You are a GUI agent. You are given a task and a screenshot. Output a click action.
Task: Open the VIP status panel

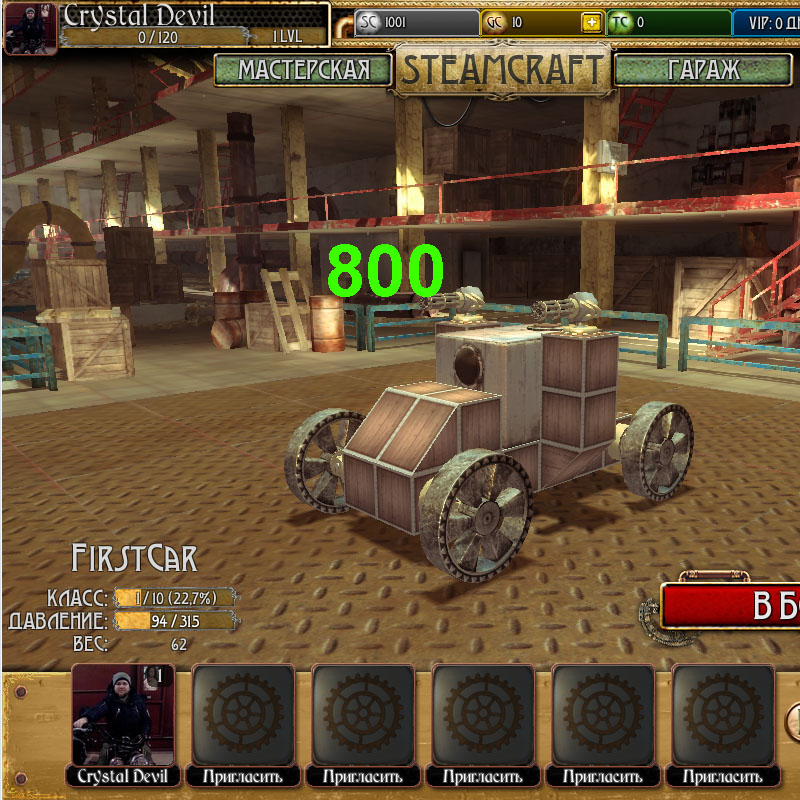(x=766, y=22)
